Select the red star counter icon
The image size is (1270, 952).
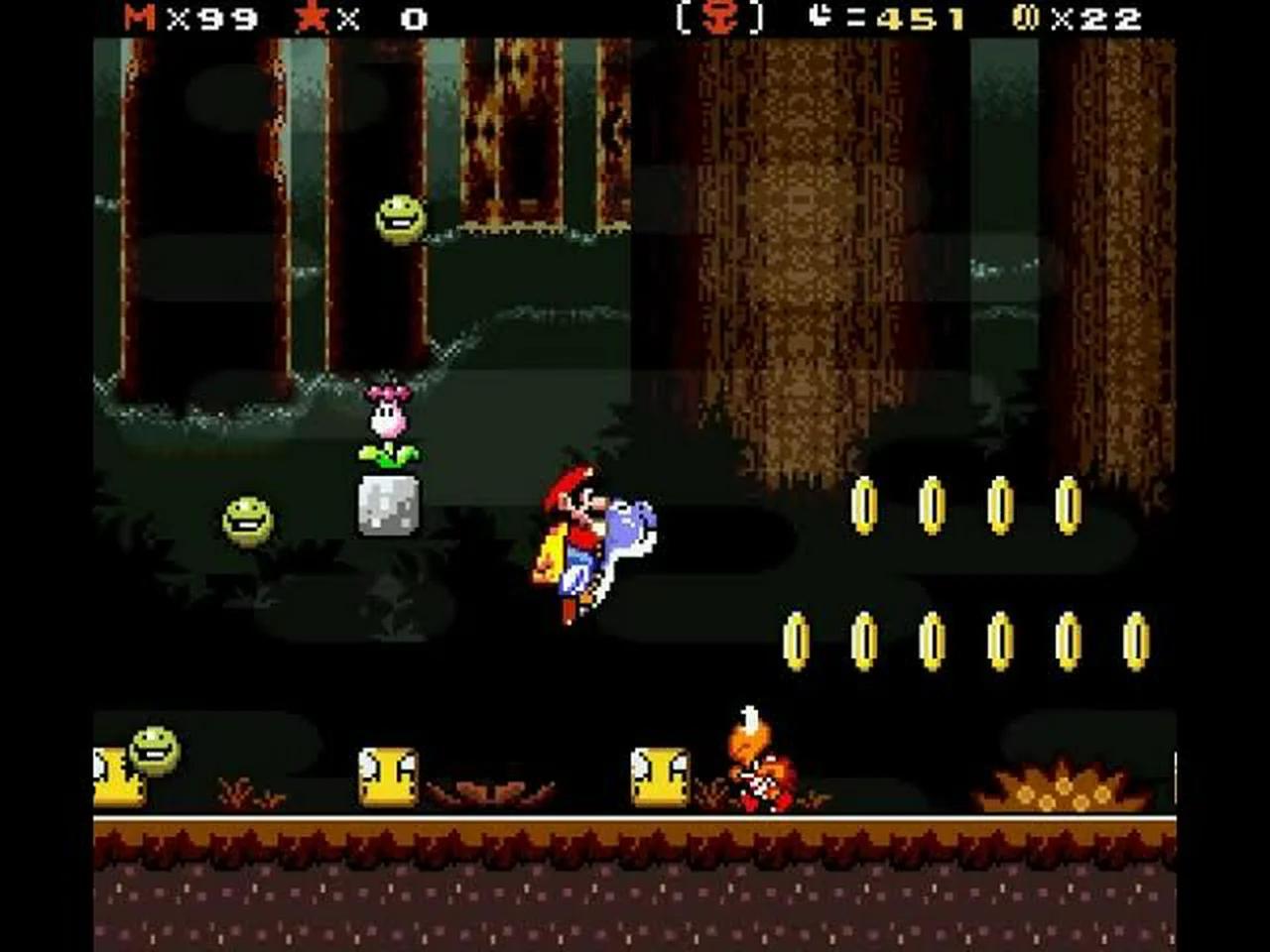pyautogui.click(x=313, y=17)
